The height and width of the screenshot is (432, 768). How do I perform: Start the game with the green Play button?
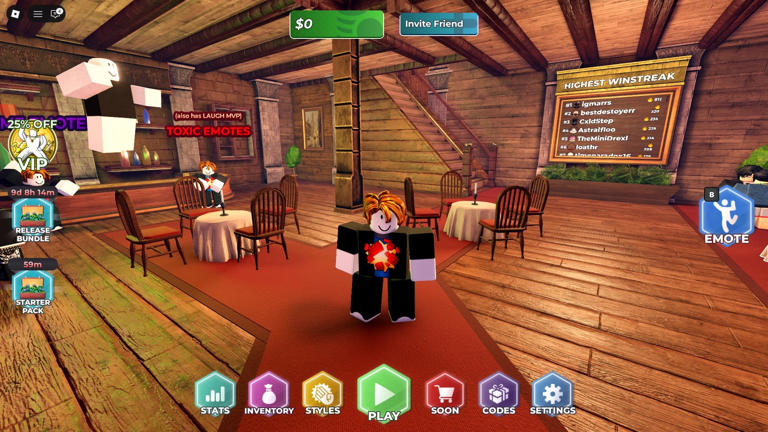pos(383,393)
